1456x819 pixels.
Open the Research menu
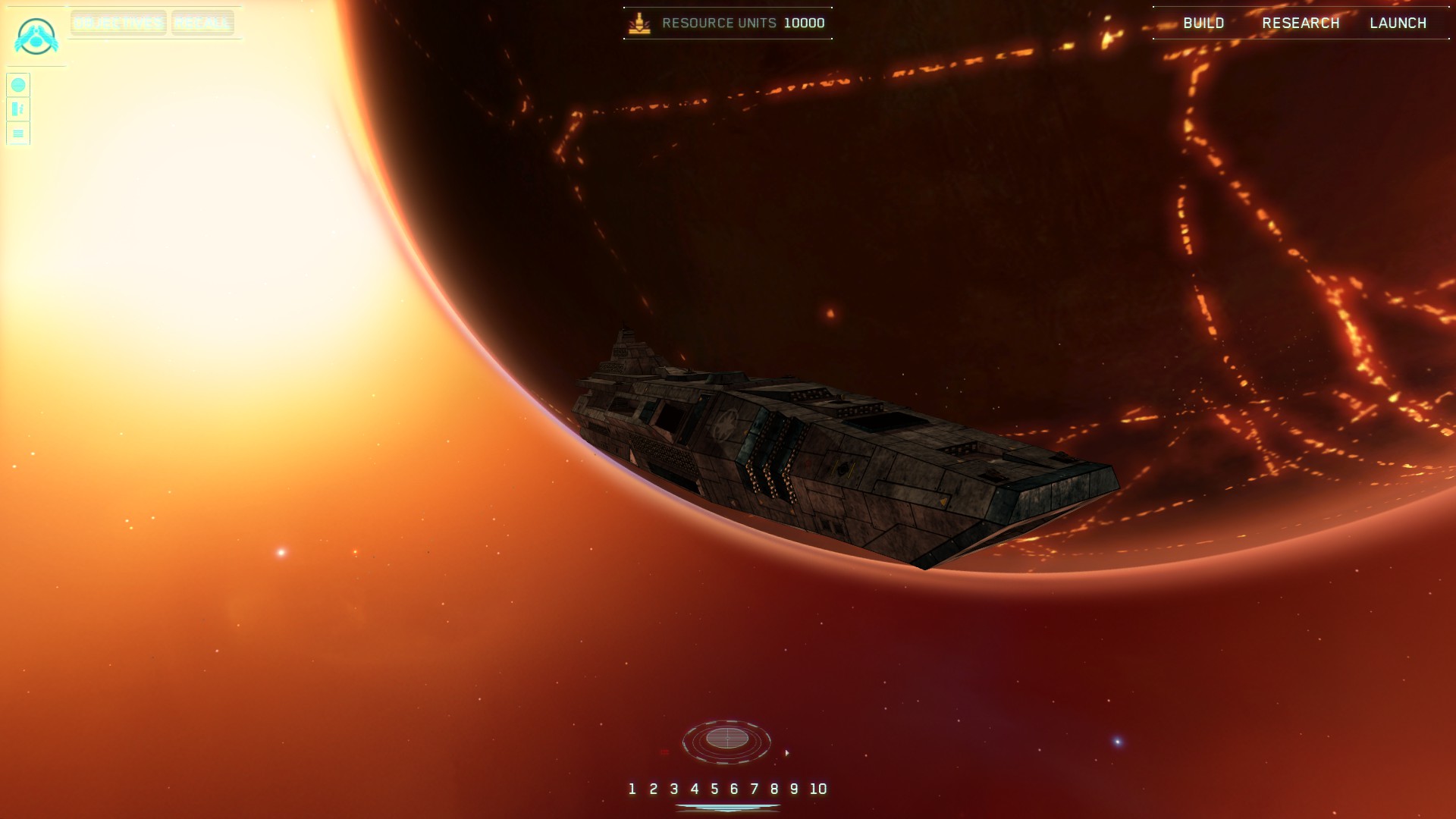[1301, 24]
